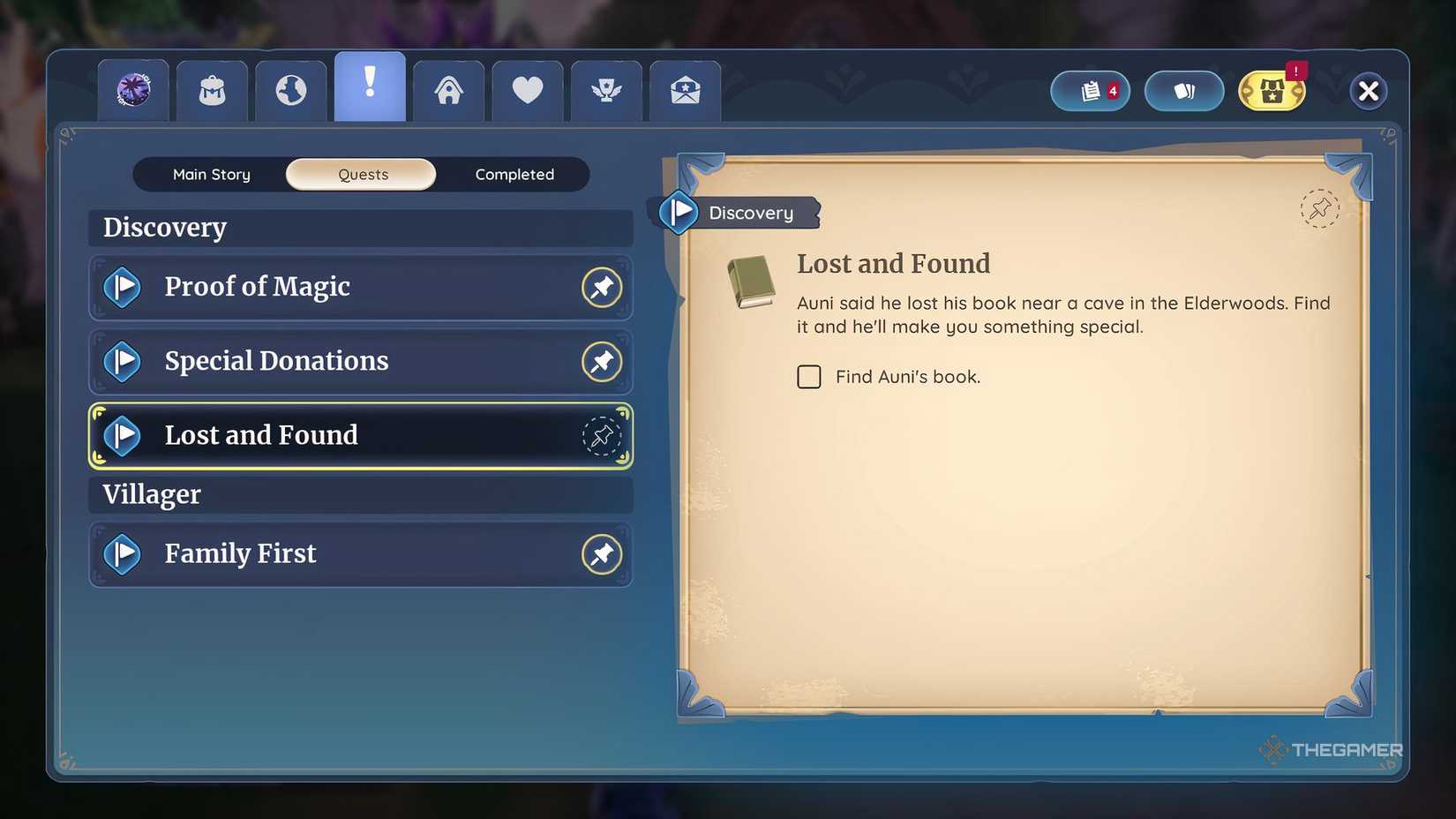Open the clipboard task list with 4 badge

click(x=1089, y=91)
